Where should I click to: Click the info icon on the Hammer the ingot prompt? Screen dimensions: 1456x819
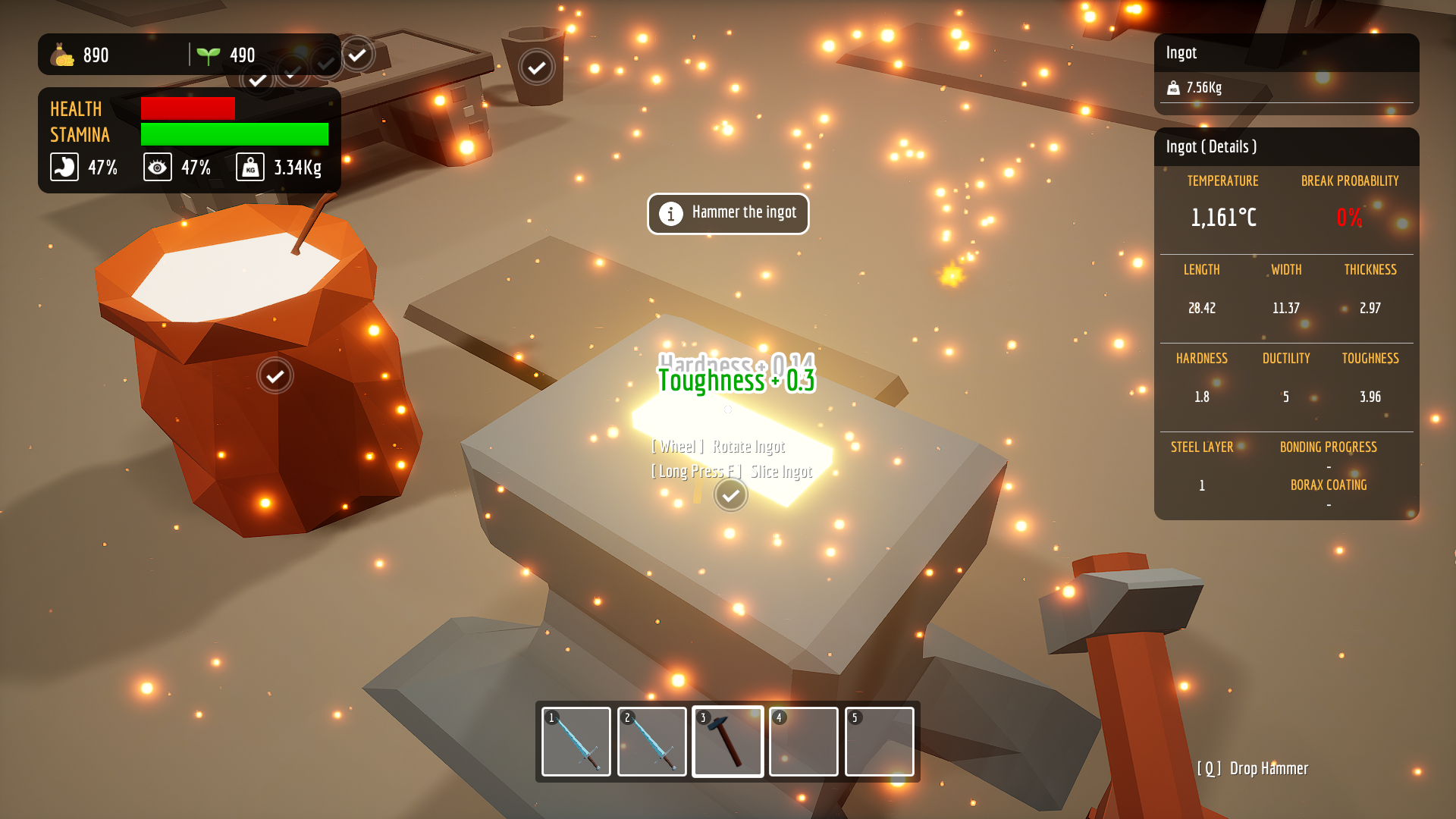point(670,213)
